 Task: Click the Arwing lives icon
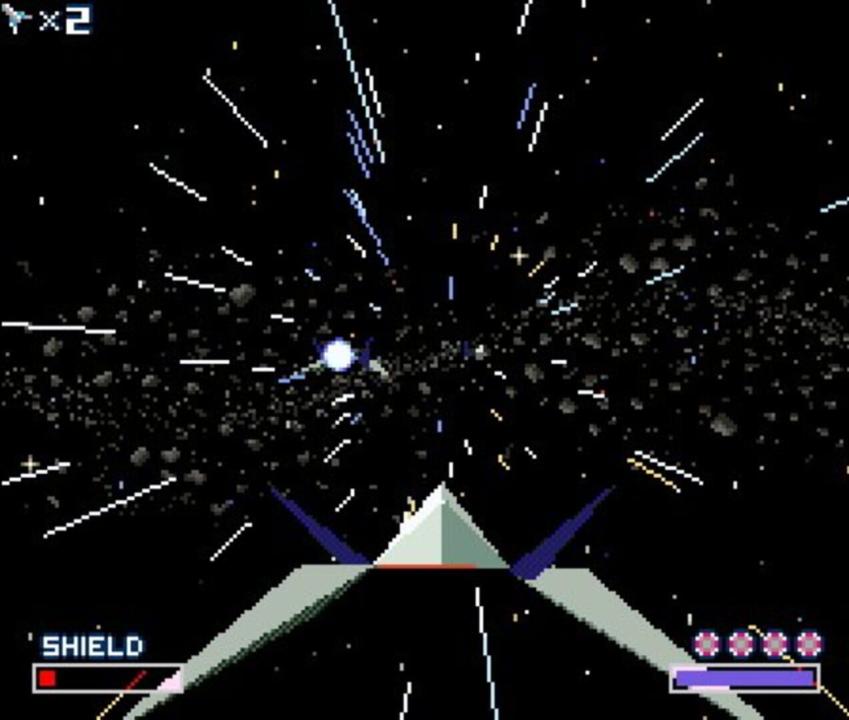(x=17, y=19)
